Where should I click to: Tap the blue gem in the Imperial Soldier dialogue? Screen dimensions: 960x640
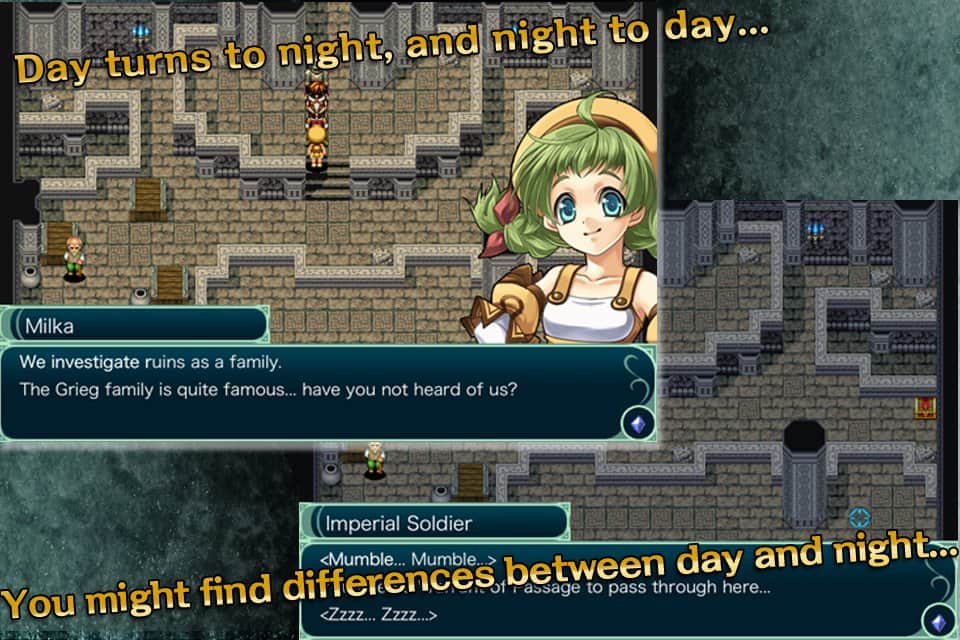point(939,620)
